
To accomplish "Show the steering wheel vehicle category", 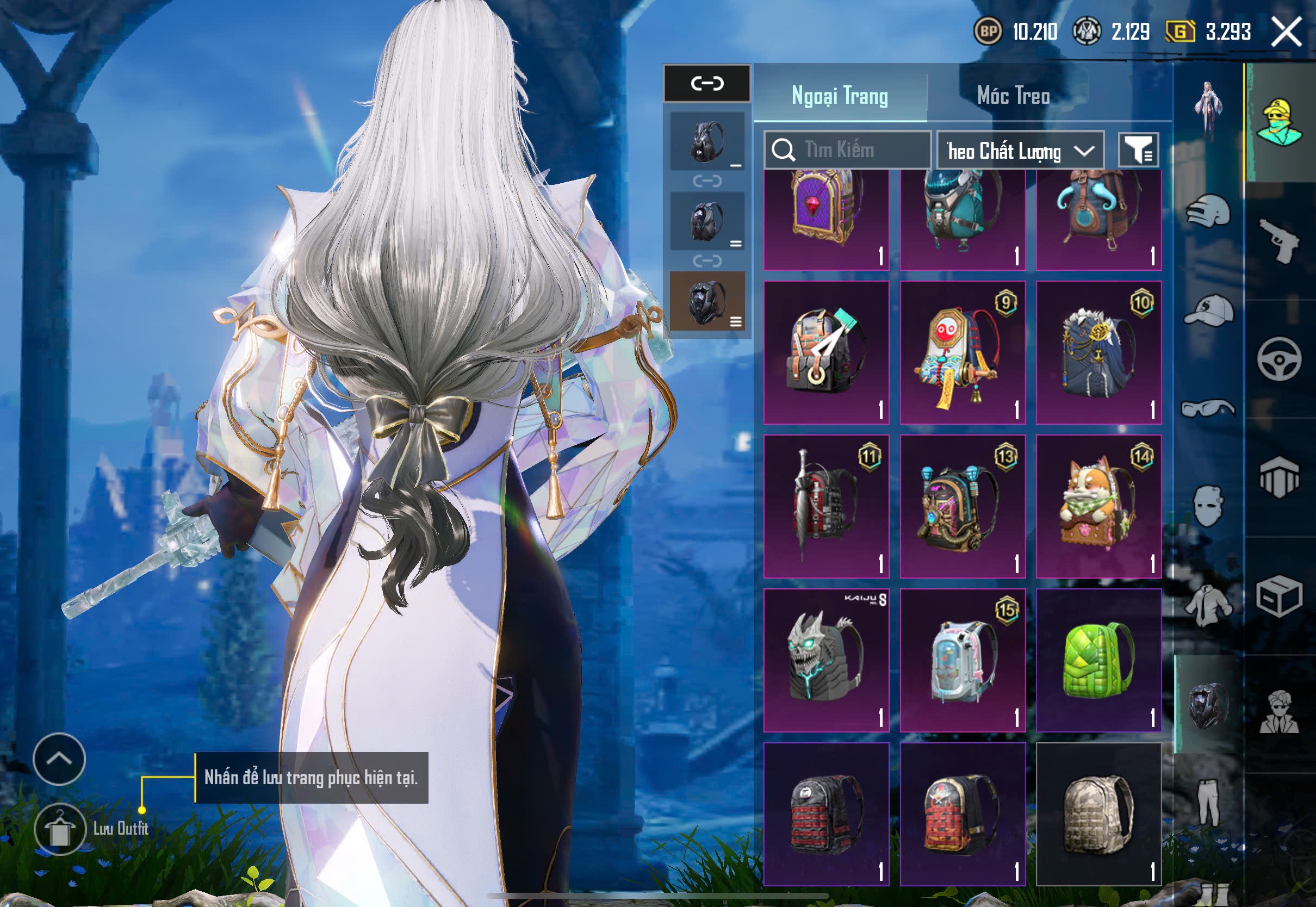I will tap(1279, 358).
